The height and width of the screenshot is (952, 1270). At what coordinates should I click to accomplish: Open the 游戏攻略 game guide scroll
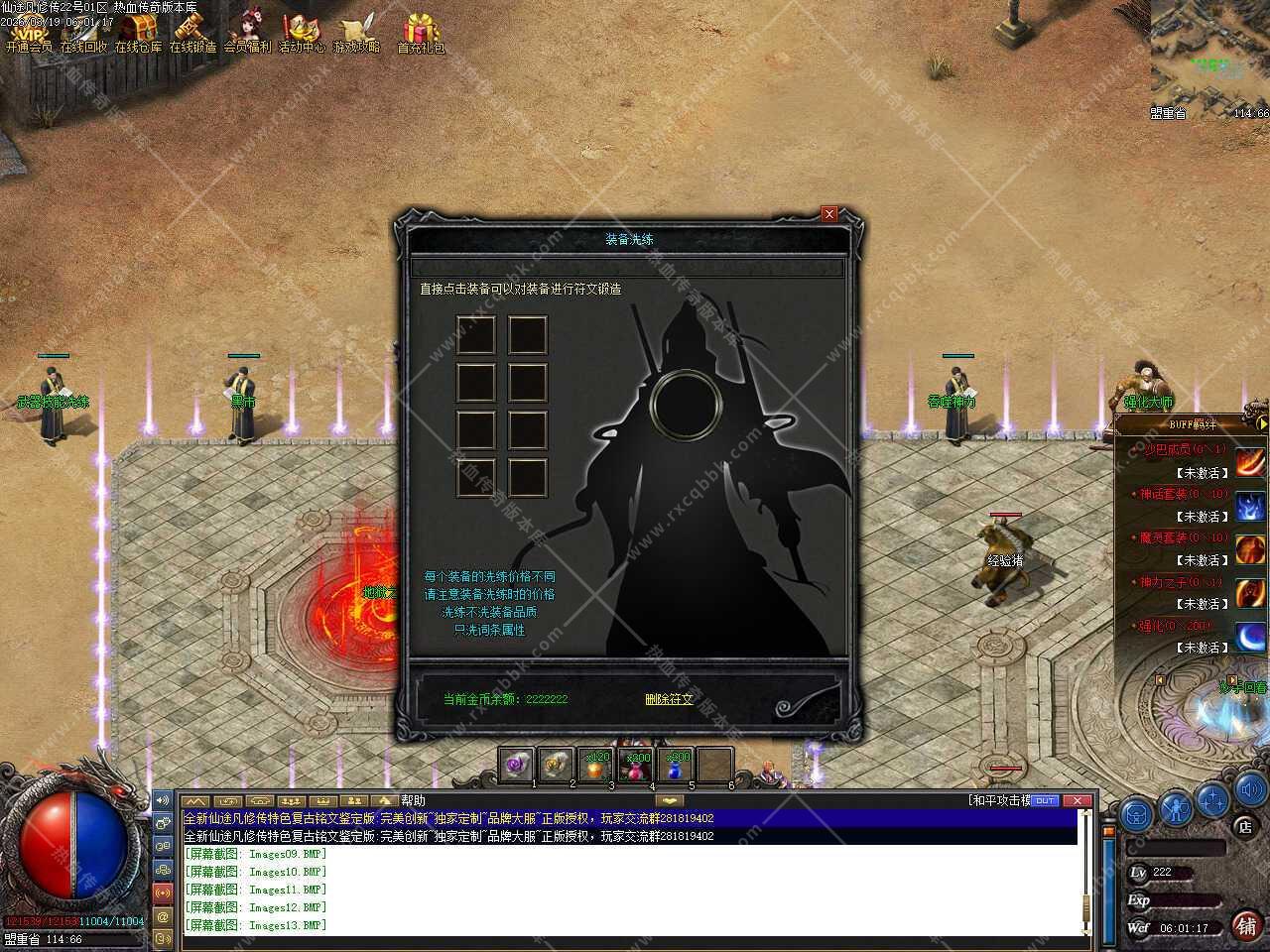356,33
